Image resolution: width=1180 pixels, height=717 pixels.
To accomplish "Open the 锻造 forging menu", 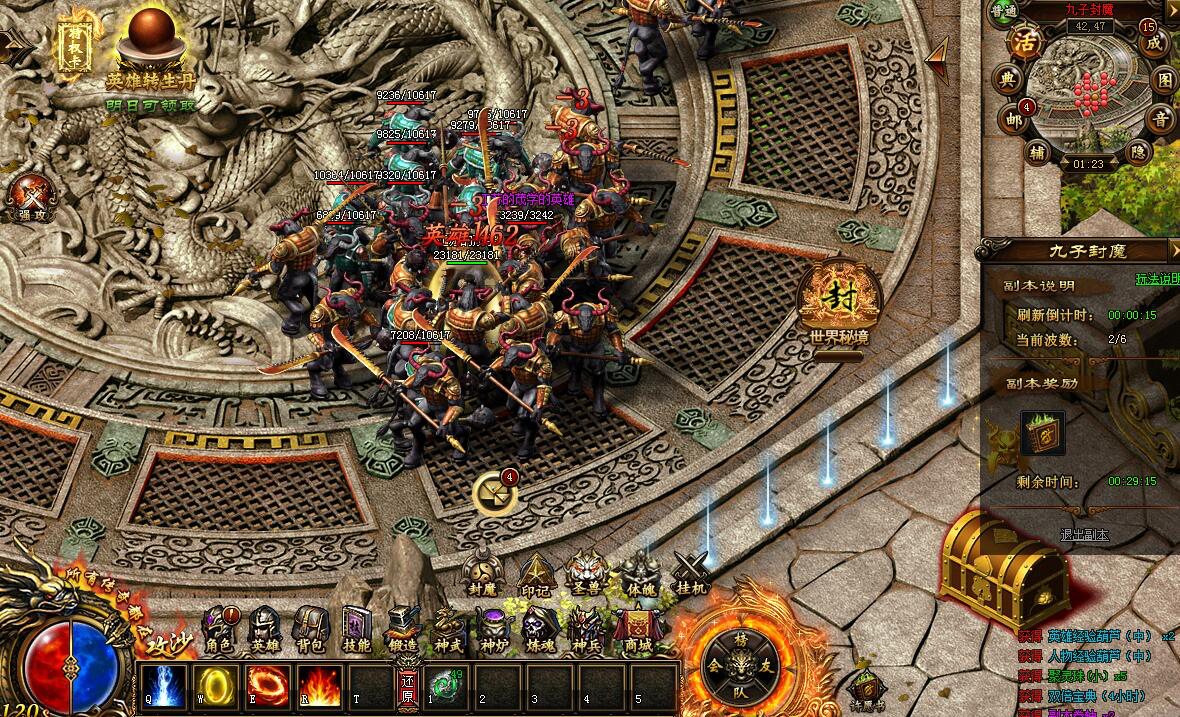I will pos(403,630).
